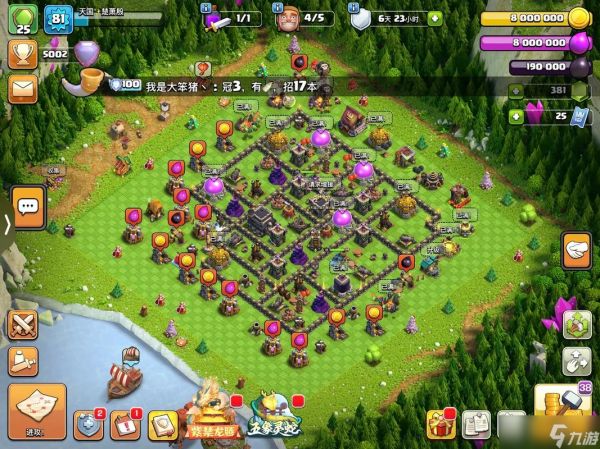Open the yellow book icon
This screenshot has height=449, width=600.
click(x=162, y=425)
